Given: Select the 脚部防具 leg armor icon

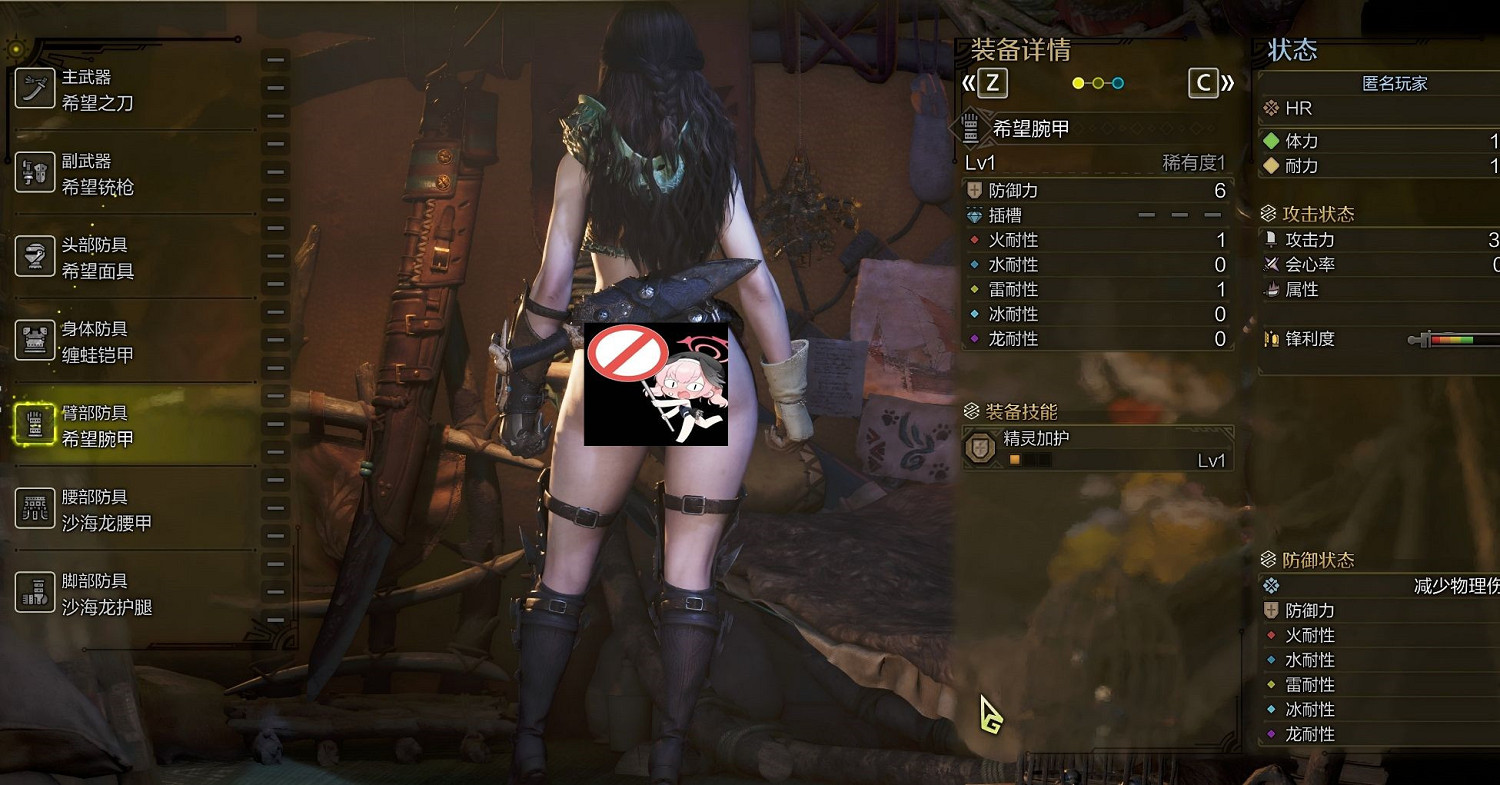Looking at the screenshot, I should pos(36,593).
